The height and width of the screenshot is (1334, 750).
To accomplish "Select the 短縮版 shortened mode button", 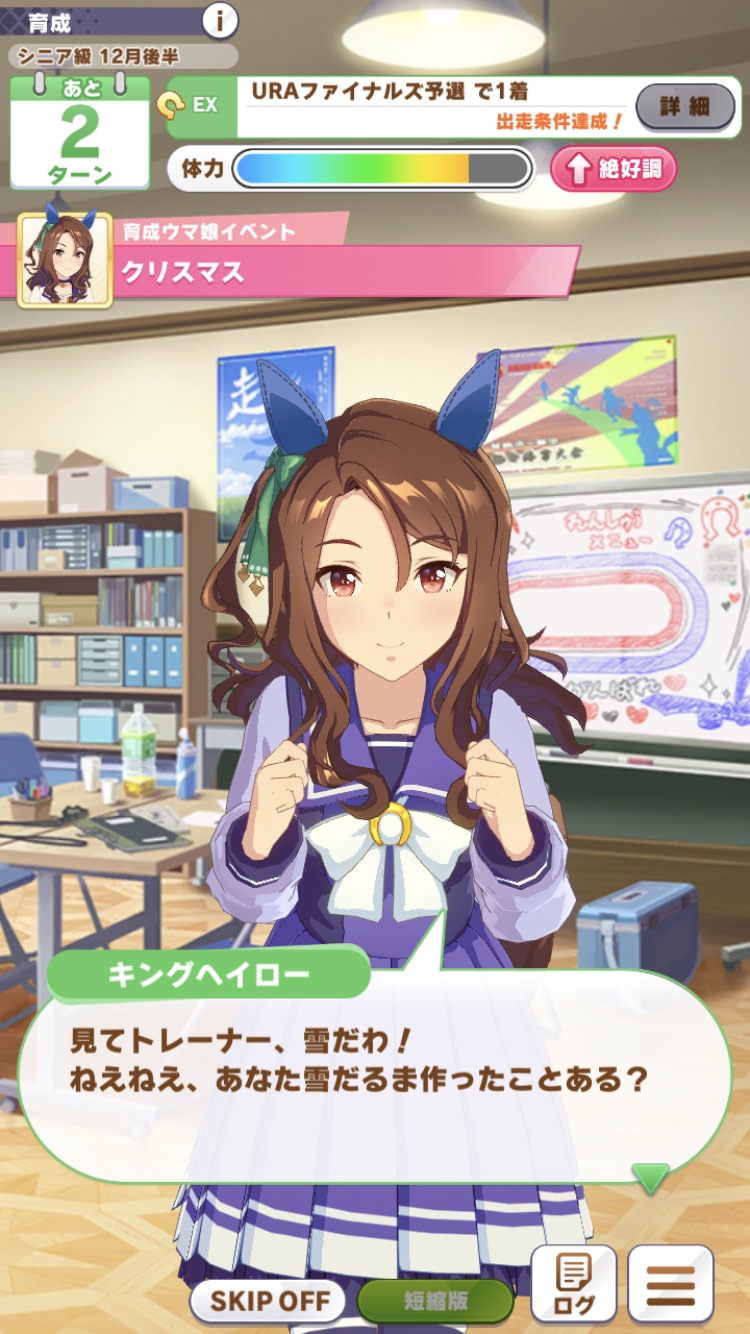I will pyautogui.click(x=435, y=1301).
